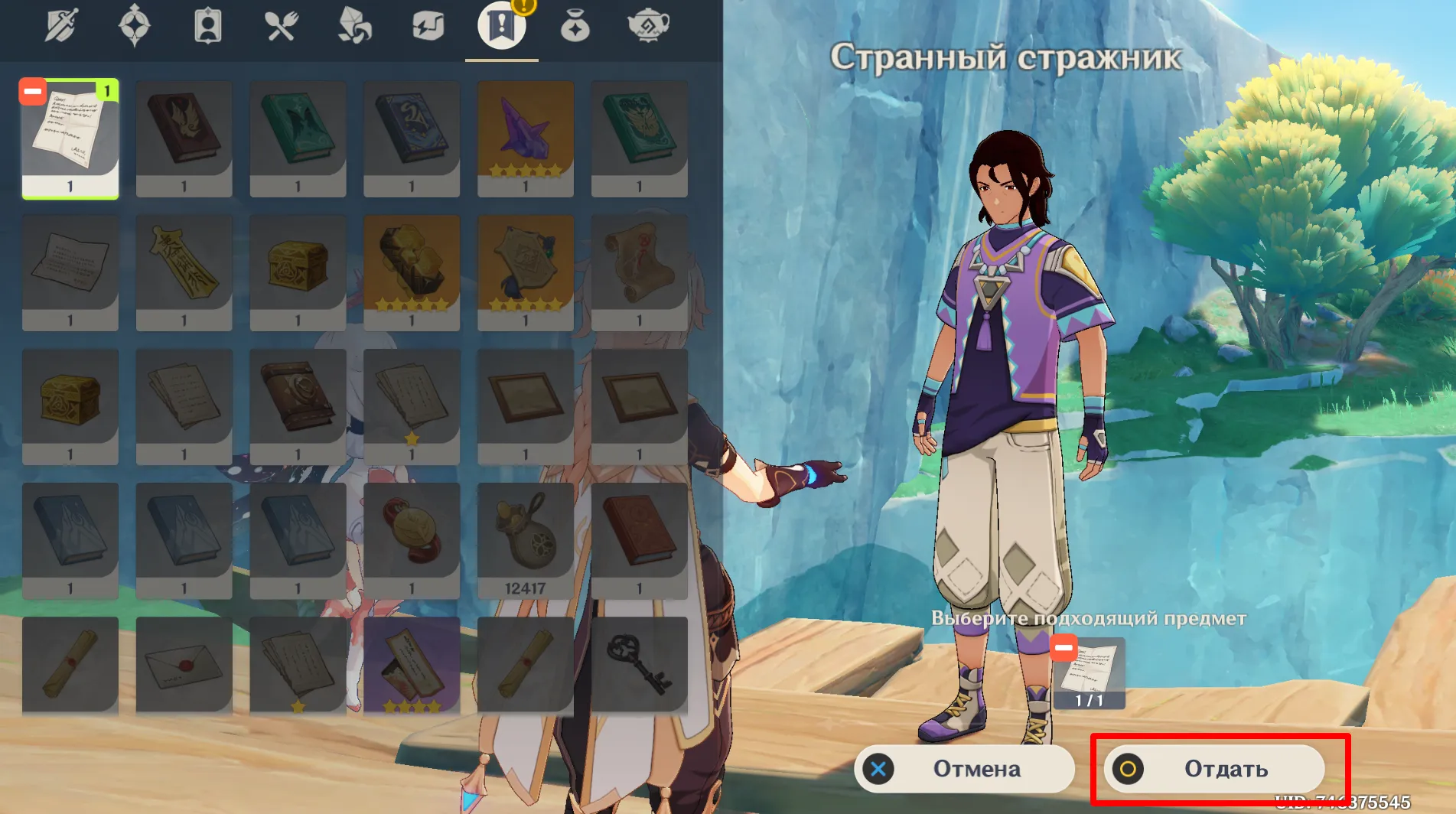1456x814 pixels.
Task: Open the Character Outfit tab icon
Action: pos(207,24)
